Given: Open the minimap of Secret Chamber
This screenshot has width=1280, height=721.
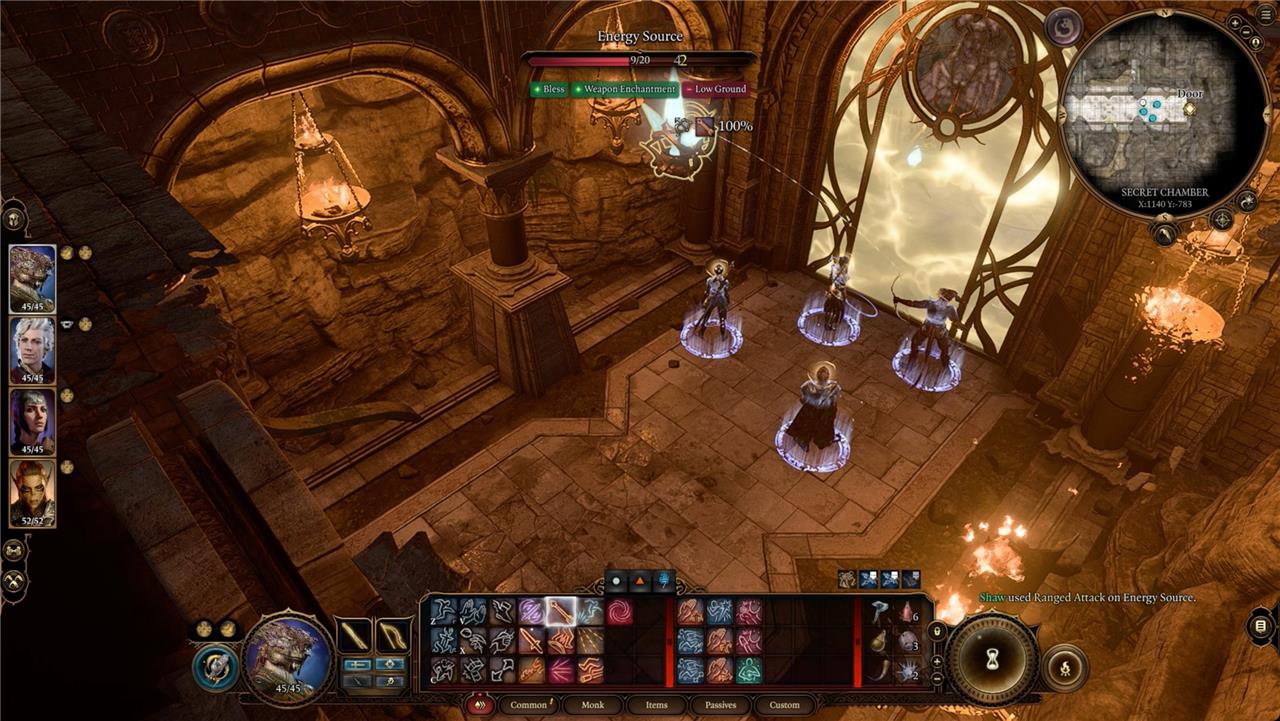Looking at the screenshot, I should (x=1163, y=112).
